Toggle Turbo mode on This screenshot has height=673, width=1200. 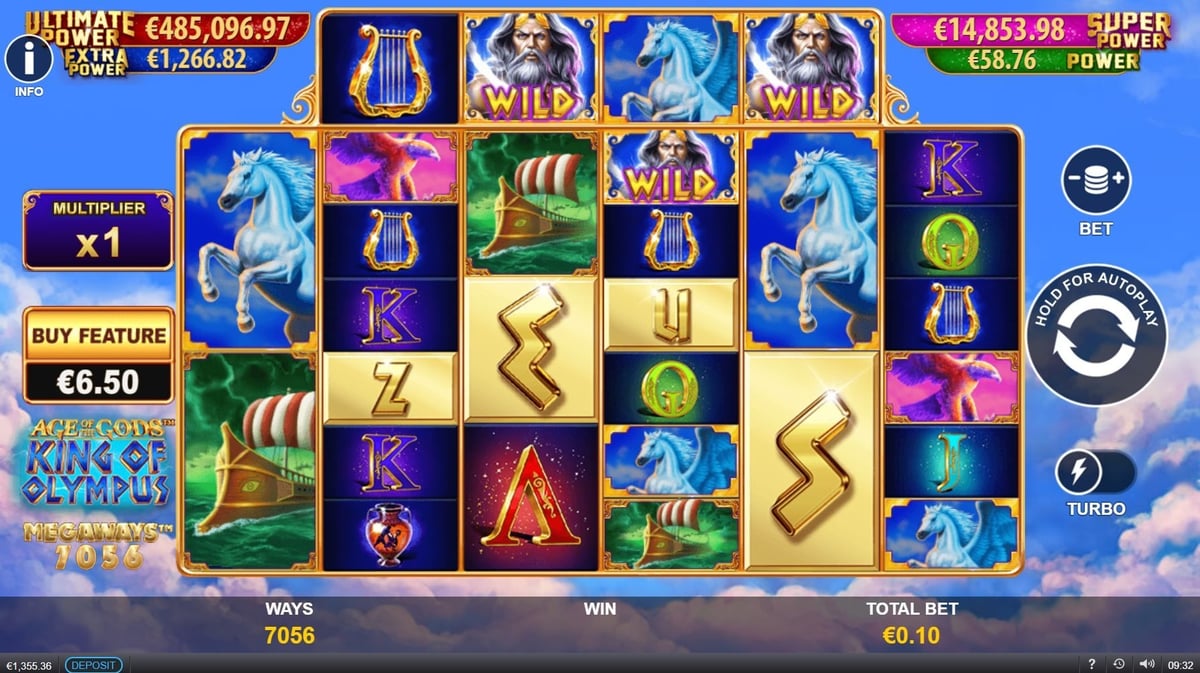[x=1096, y=472]
